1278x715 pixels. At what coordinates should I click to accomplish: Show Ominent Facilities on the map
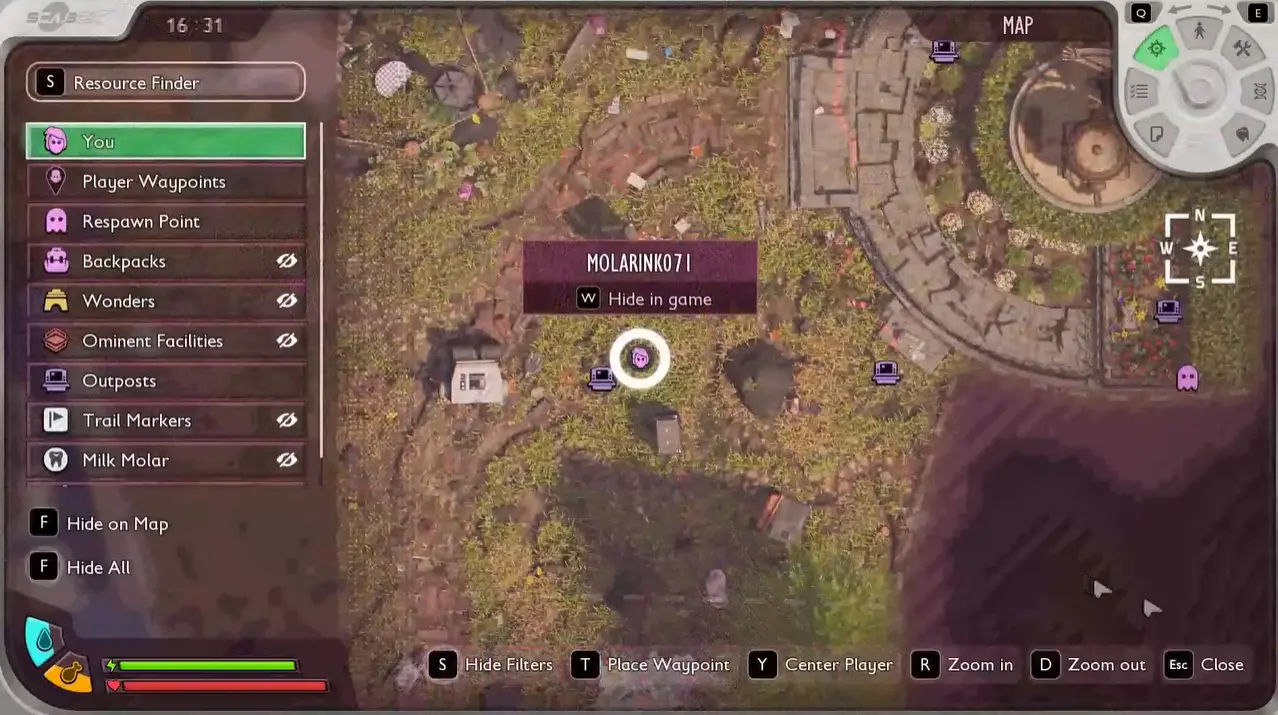(x=287, y=341)
